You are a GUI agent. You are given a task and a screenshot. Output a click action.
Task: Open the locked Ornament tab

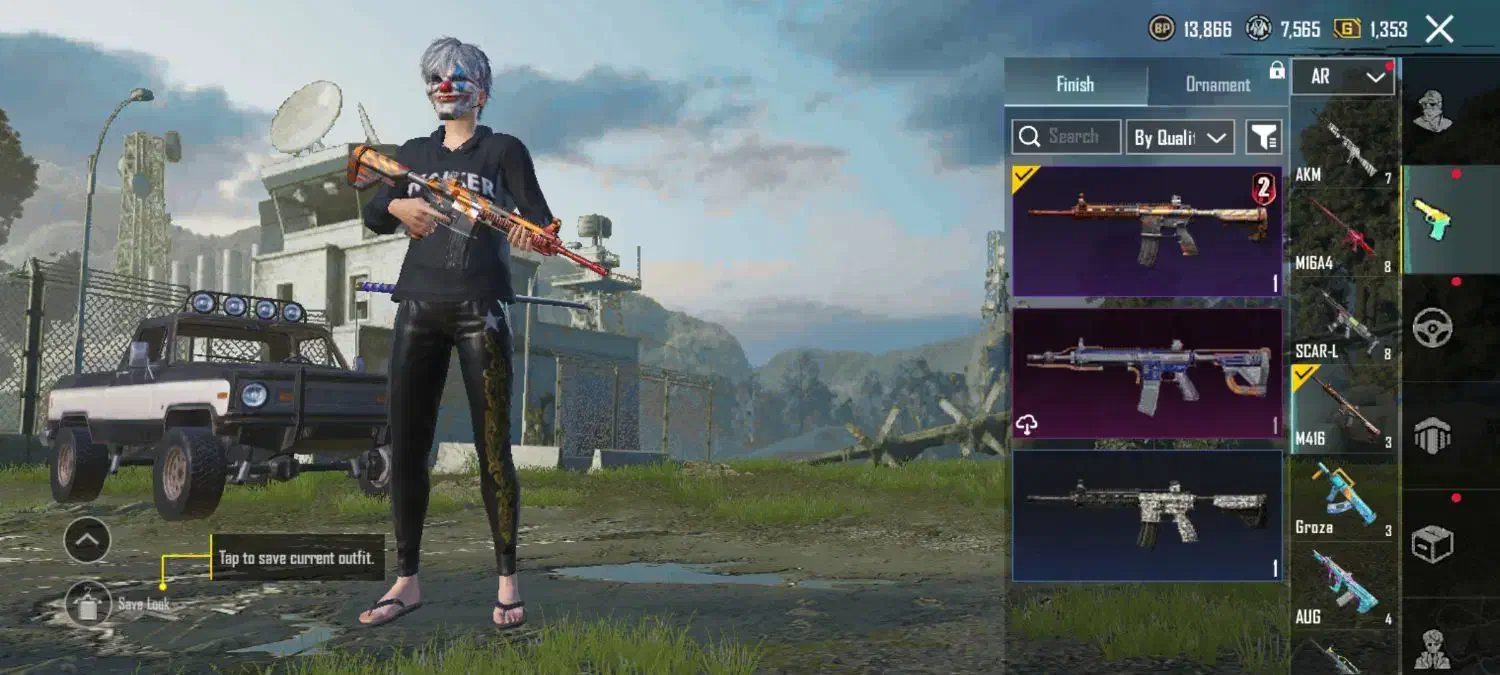coord(1218,85)
